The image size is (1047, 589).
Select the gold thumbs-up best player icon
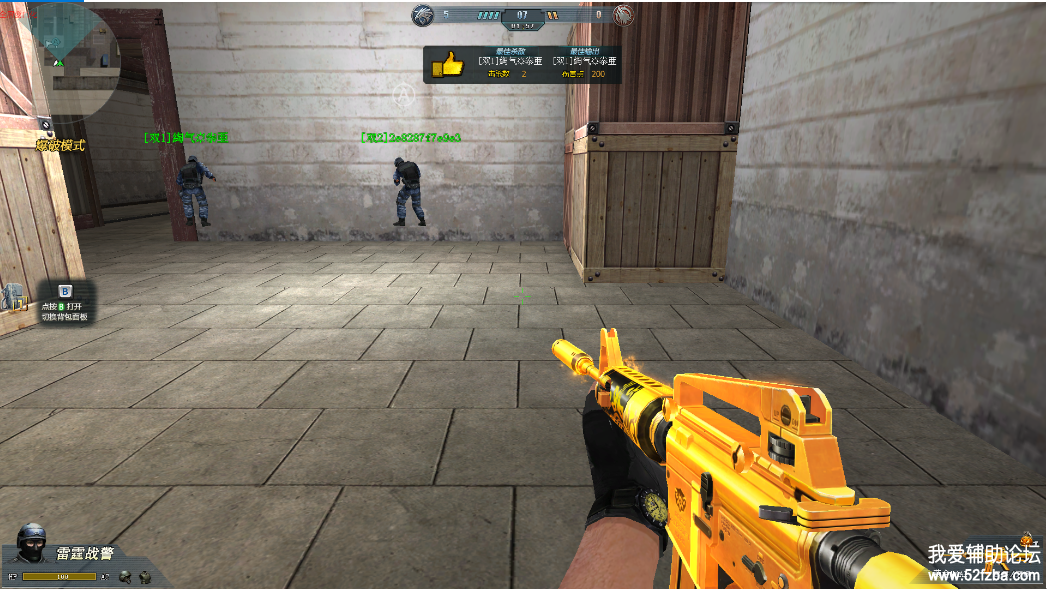pos(447,66)
